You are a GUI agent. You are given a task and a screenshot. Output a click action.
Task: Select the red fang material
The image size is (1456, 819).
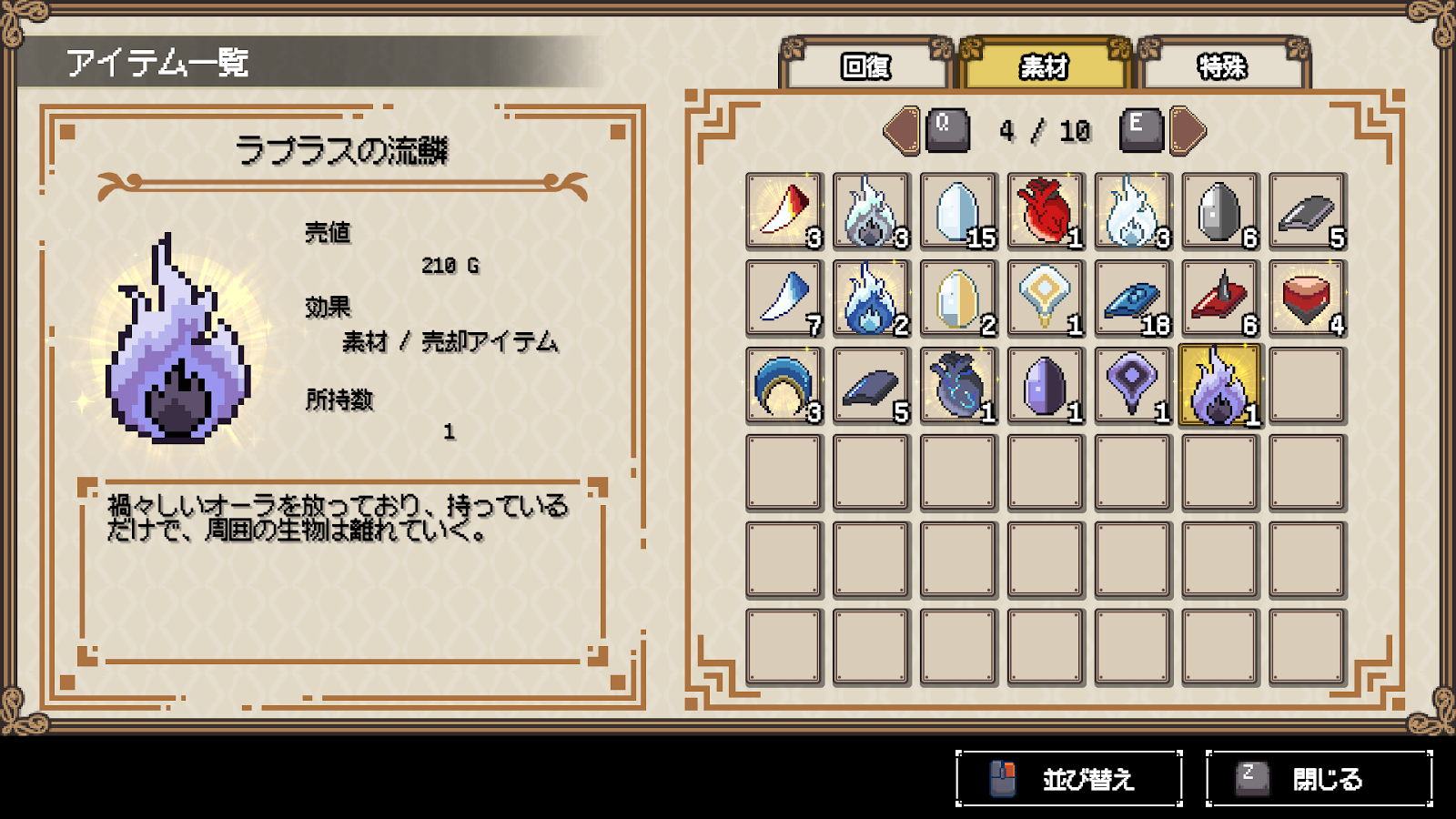click(783, 211)
